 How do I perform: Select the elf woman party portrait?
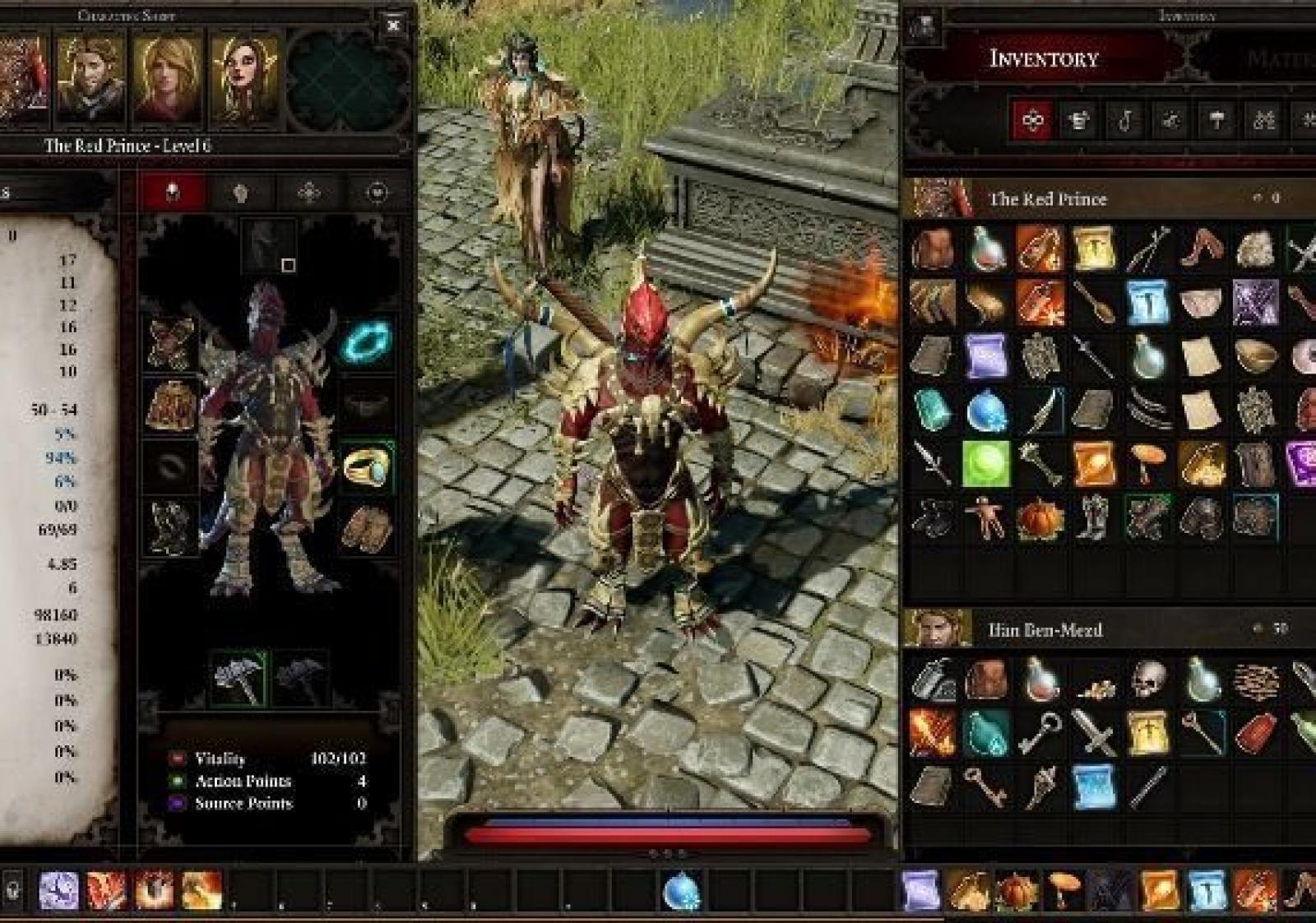pyautogui.click(x=244, y=78)
